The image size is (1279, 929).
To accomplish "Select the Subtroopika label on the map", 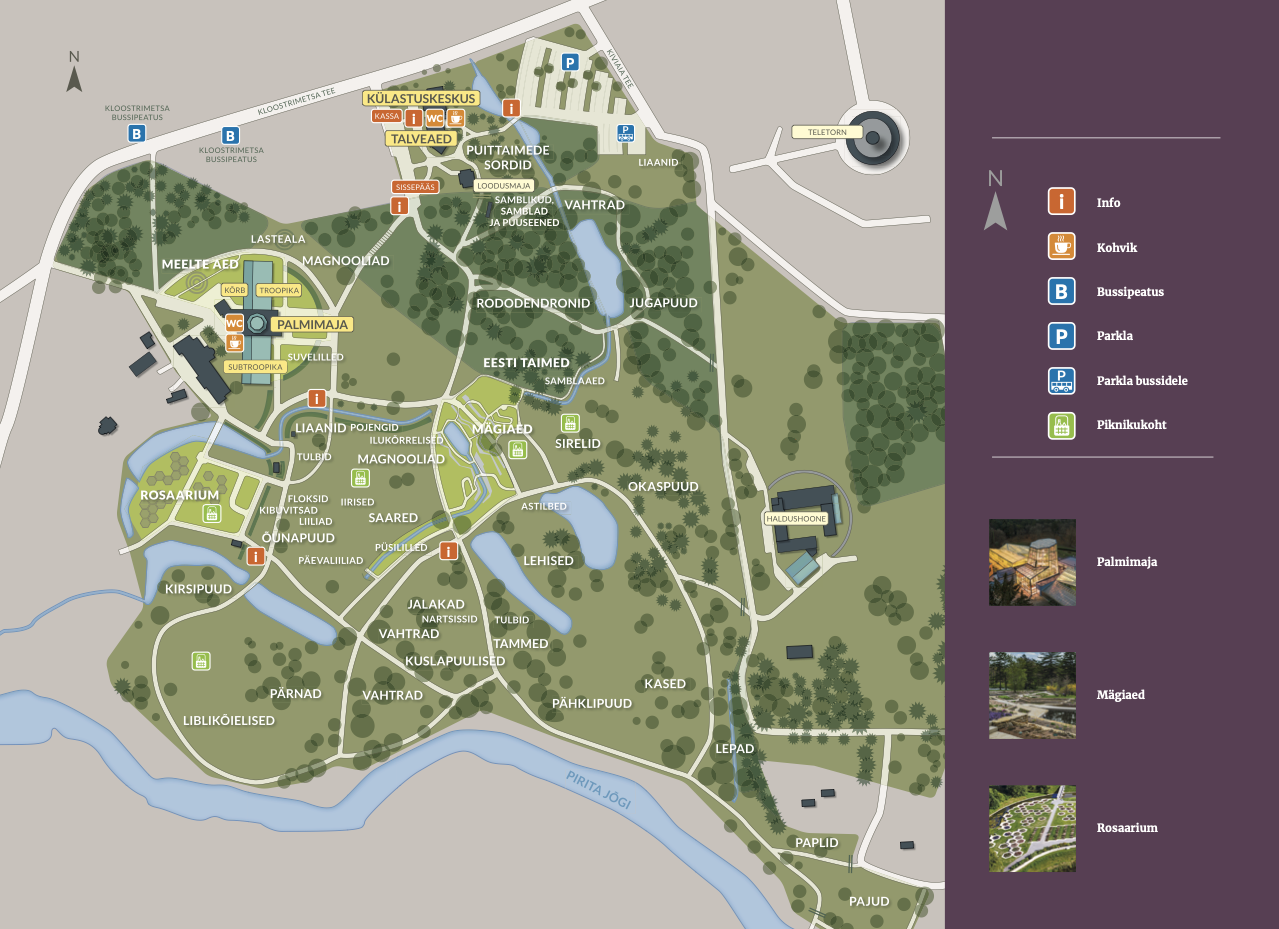I will (256, 367).
